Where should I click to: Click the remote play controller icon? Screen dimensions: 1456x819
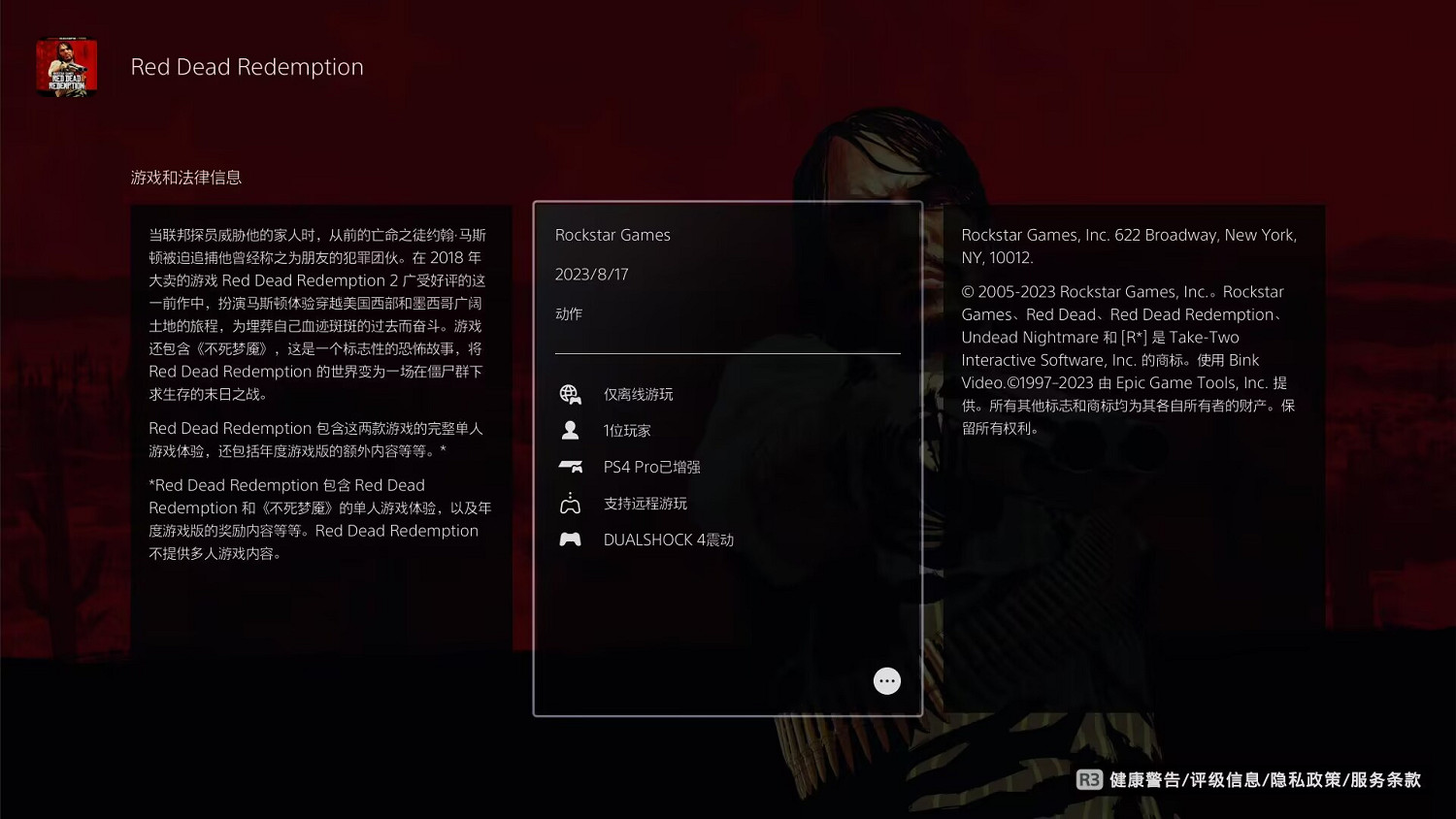570,503
